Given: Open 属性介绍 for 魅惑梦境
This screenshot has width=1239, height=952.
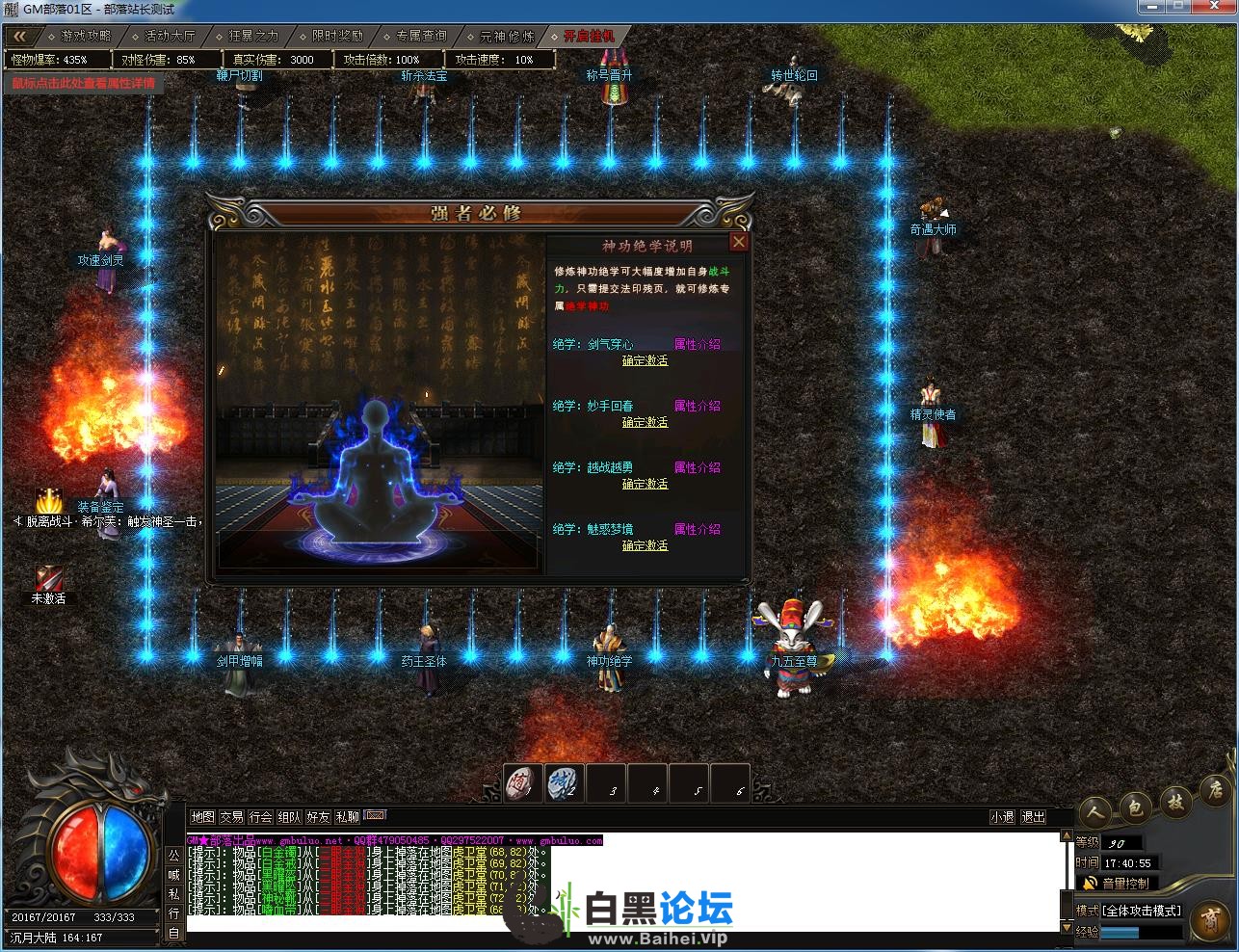Looking at the screenshot, I should [x=697, y=529].
